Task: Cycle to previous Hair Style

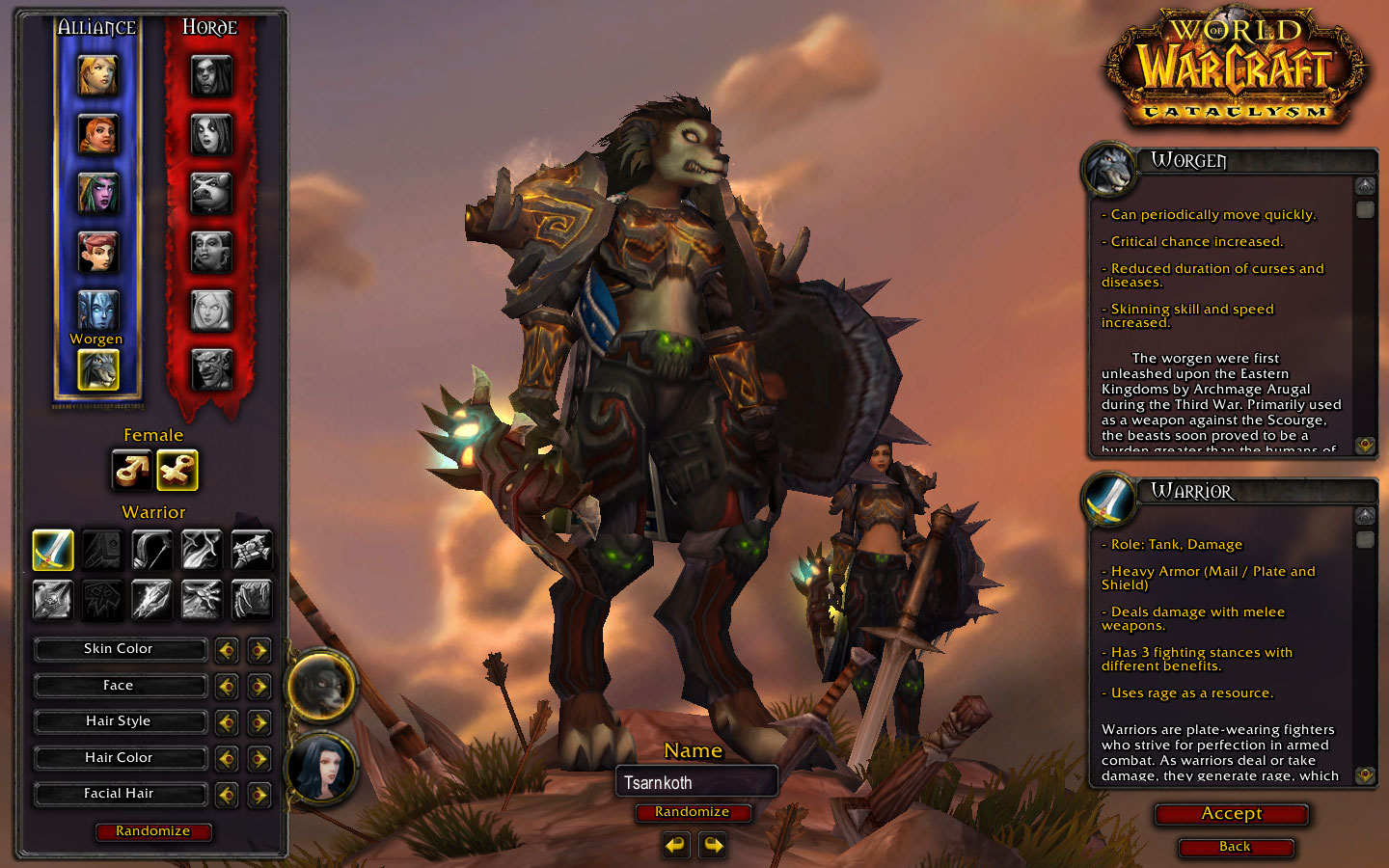Action: (x=227, y=722)
